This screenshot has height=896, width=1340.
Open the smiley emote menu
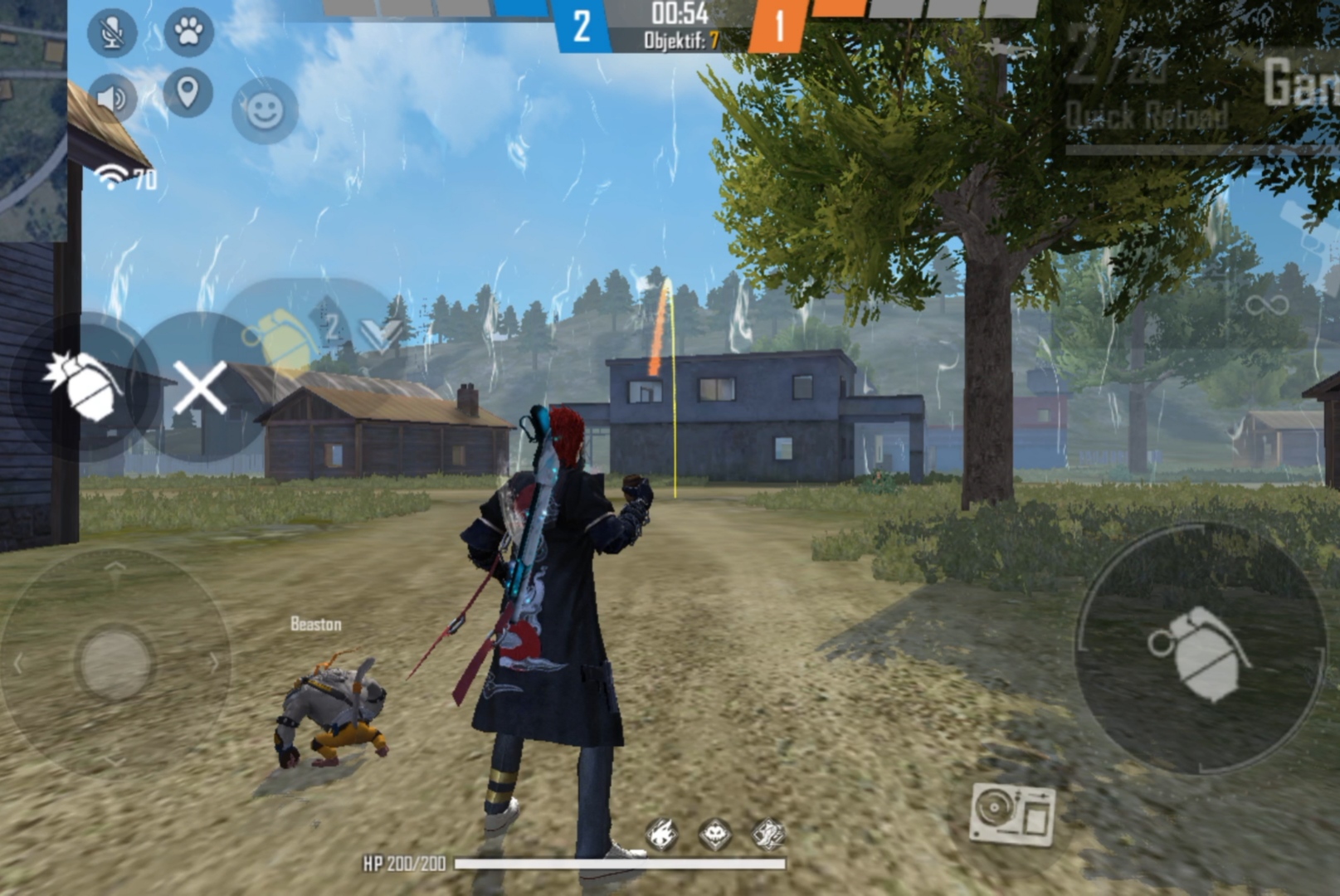pyautogui.click(x=265, y=110)
